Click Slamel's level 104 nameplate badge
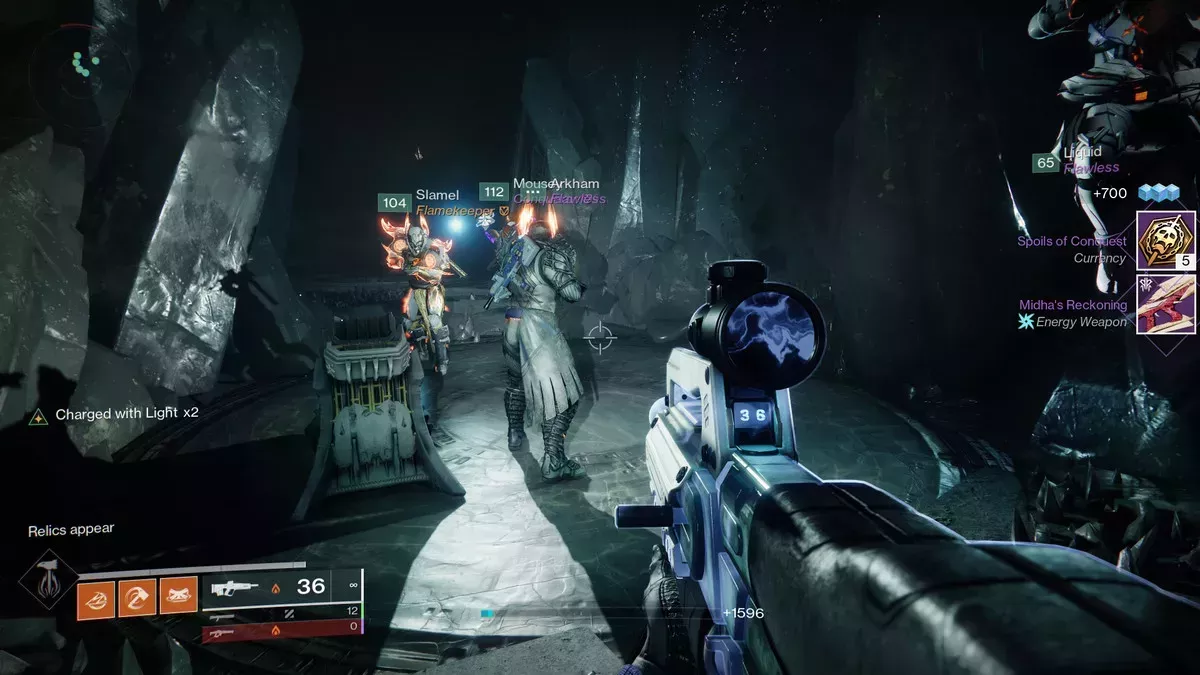The image size is (1200, 675). (395, 203)
